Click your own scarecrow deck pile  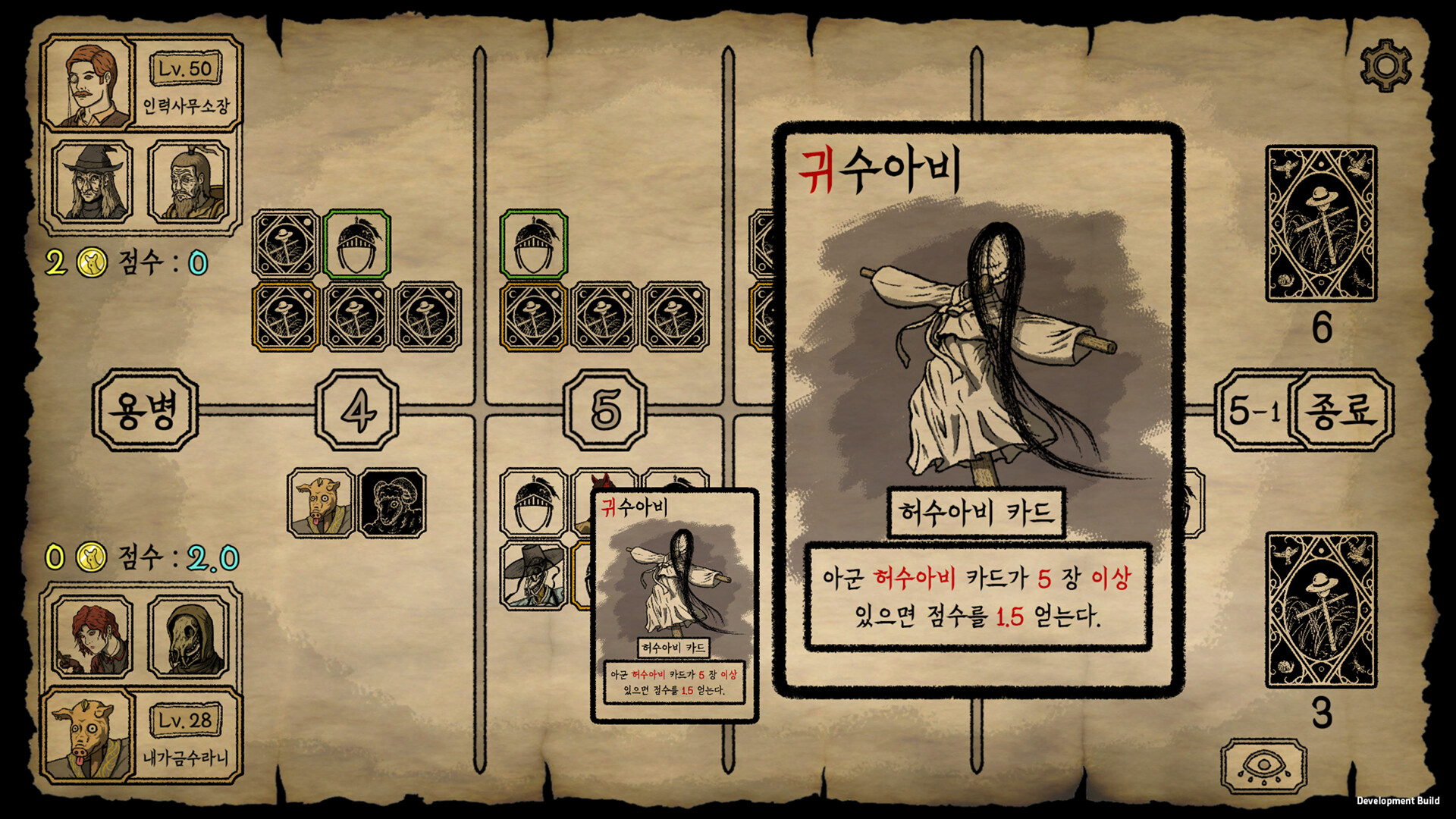click(1321, 610)
